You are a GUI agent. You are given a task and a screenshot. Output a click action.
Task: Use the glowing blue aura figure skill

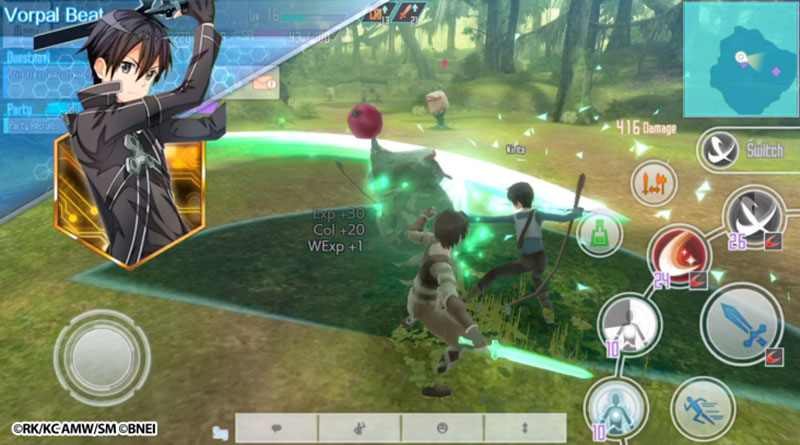click(613, 406)
